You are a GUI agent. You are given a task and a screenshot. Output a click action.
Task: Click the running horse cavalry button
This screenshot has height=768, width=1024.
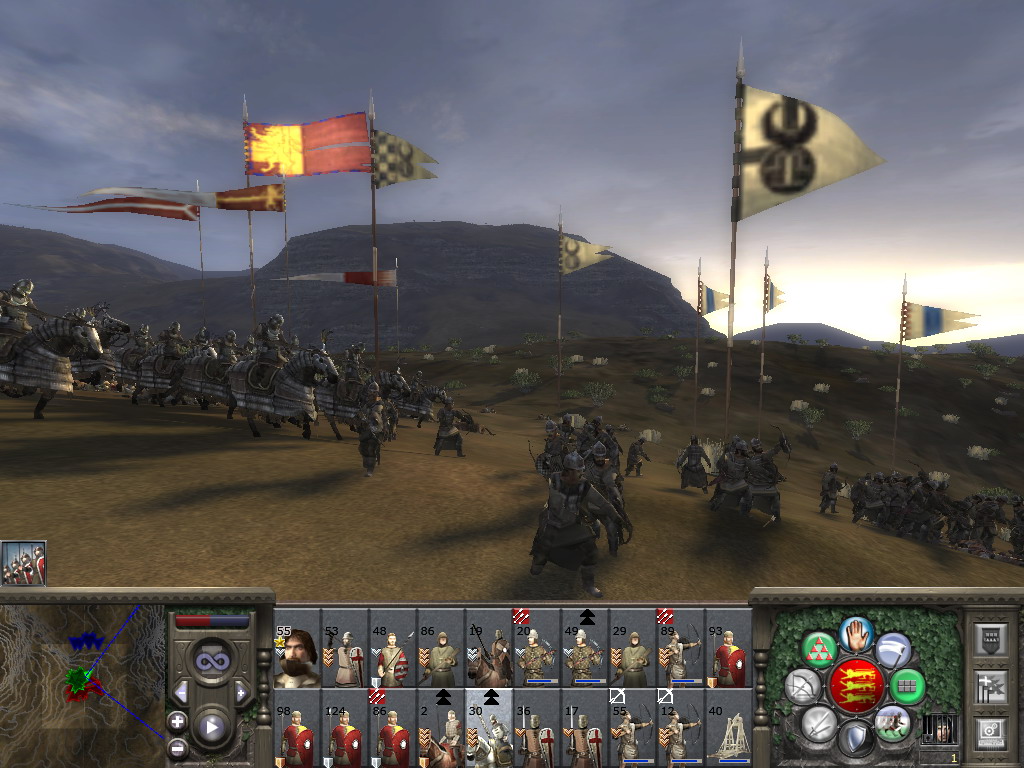click(x=893, y=723)
